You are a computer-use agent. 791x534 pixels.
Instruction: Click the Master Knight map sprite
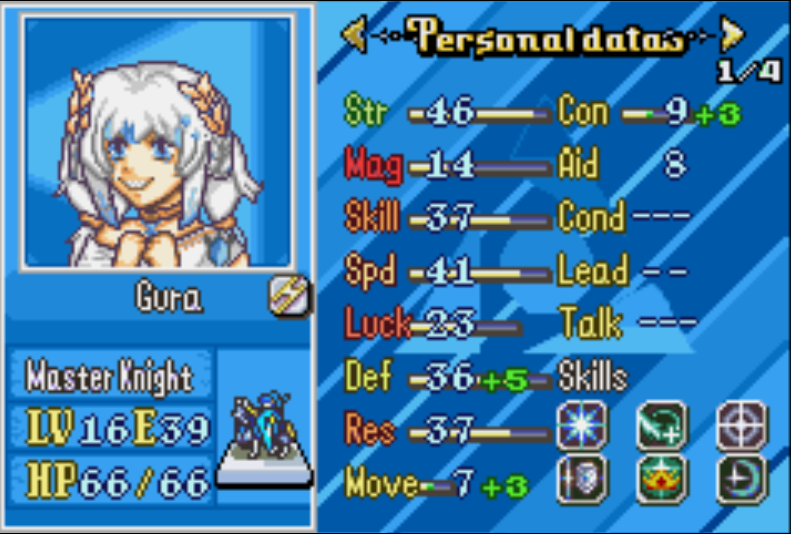pyautogui.click(x=264, y=430)
